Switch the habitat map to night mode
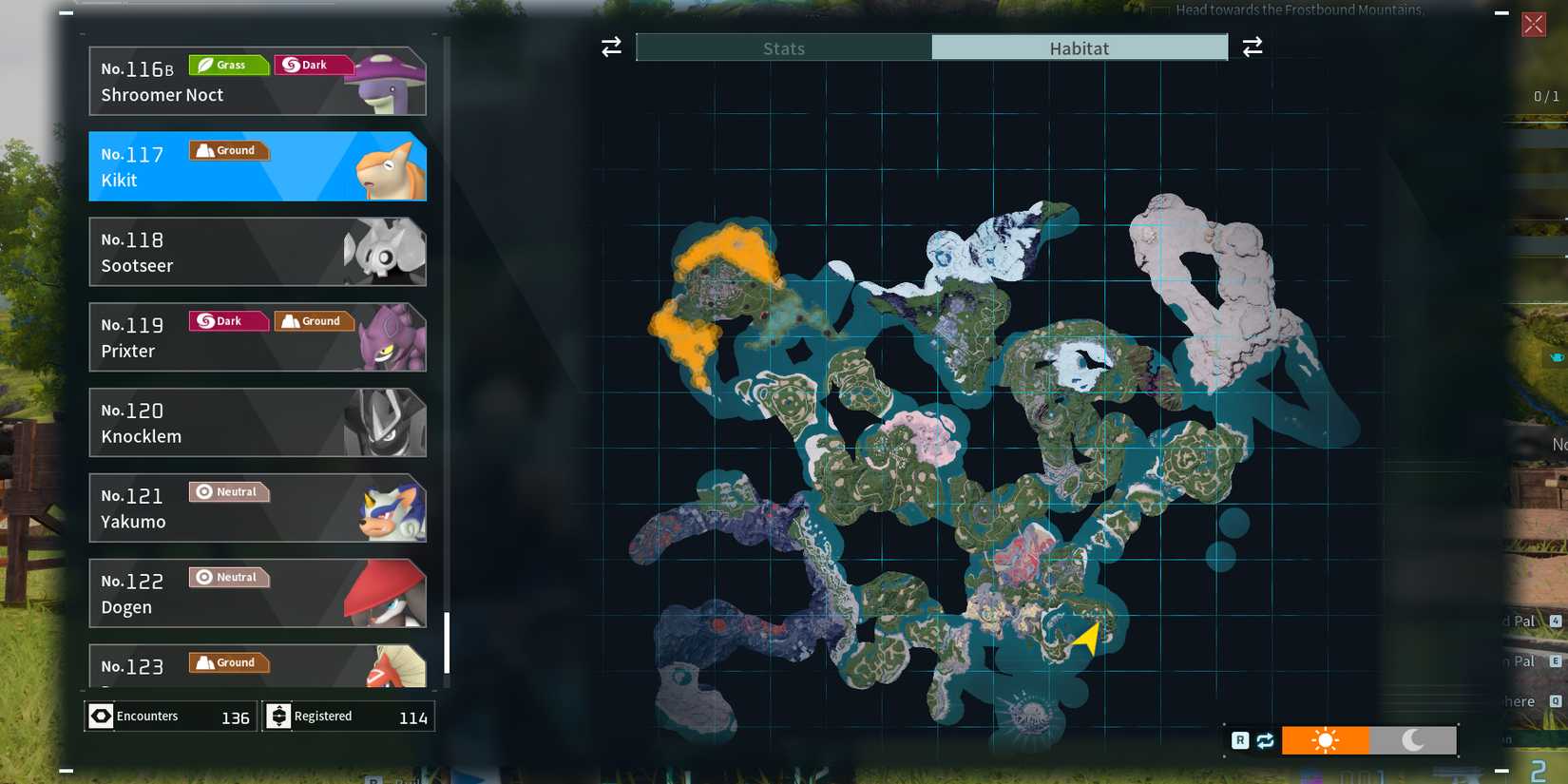The image size is (1568, 784). click(1413, 739)
